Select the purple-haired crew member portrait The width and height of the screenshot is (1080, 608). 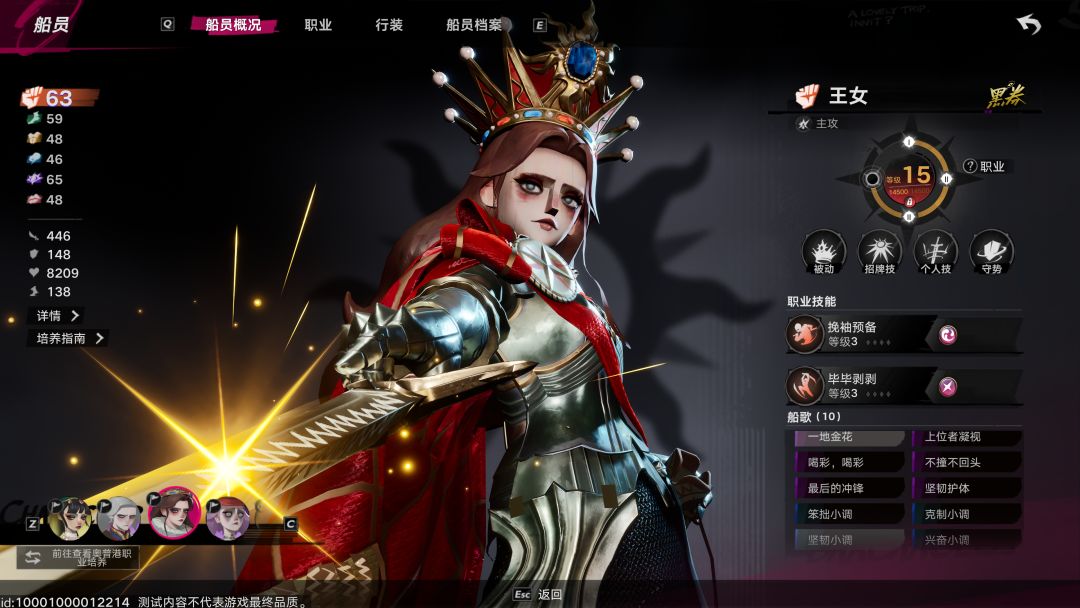click(228, 518)
